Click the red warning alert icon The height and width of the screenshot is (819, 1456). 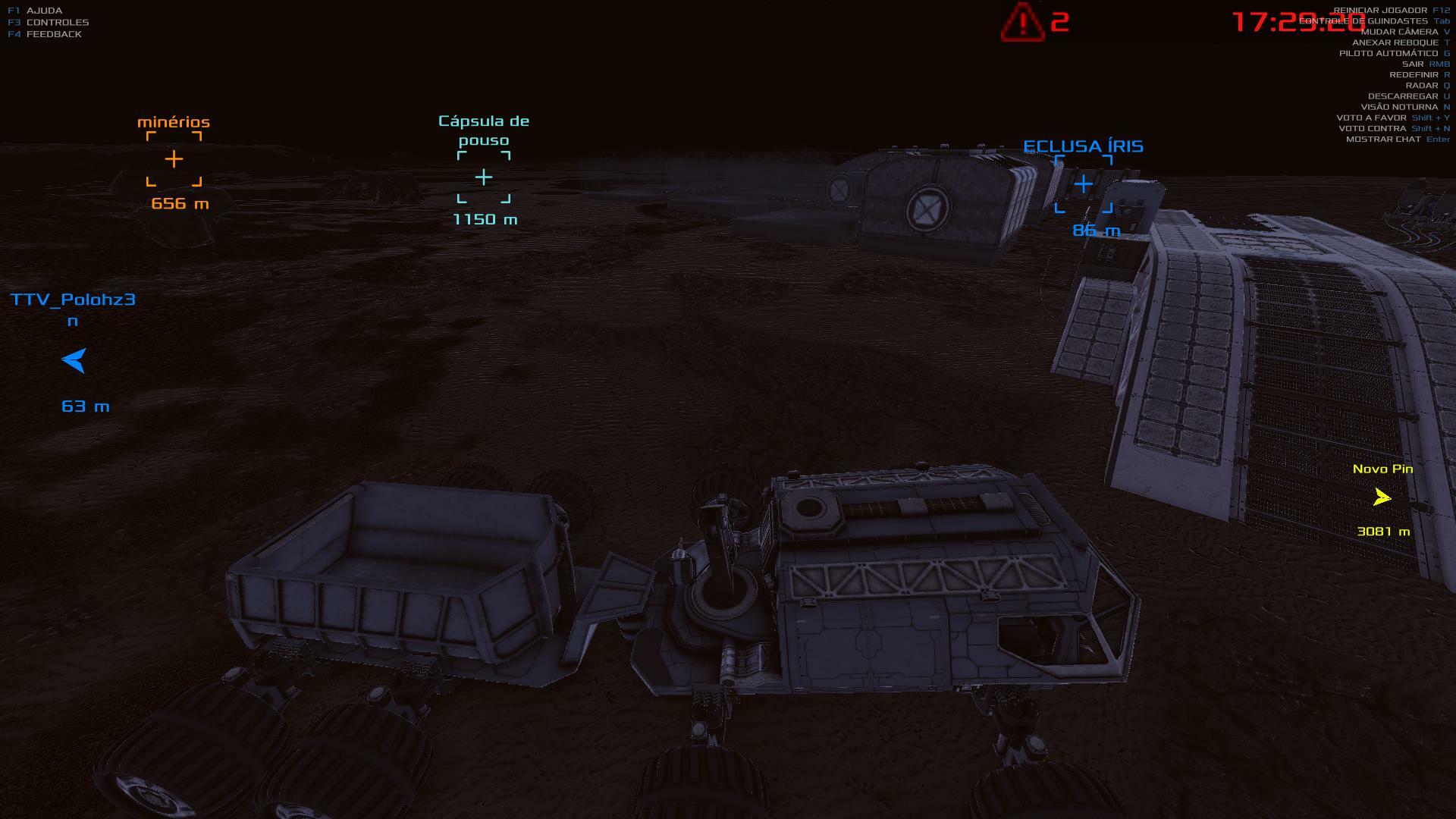[x=1021, y=22]
